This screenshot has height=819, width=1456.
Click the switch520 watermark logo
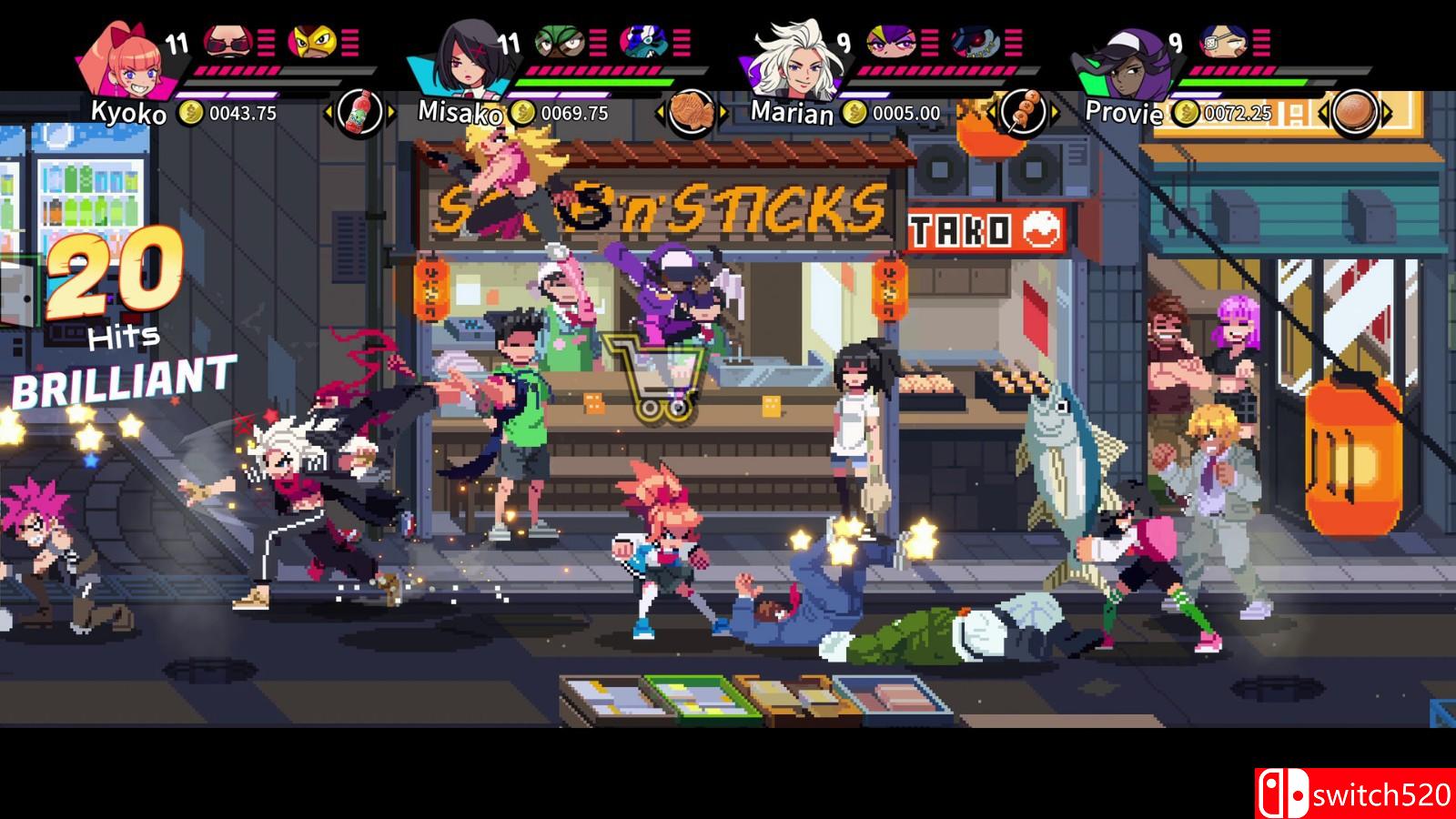[x=1354, y=794]
